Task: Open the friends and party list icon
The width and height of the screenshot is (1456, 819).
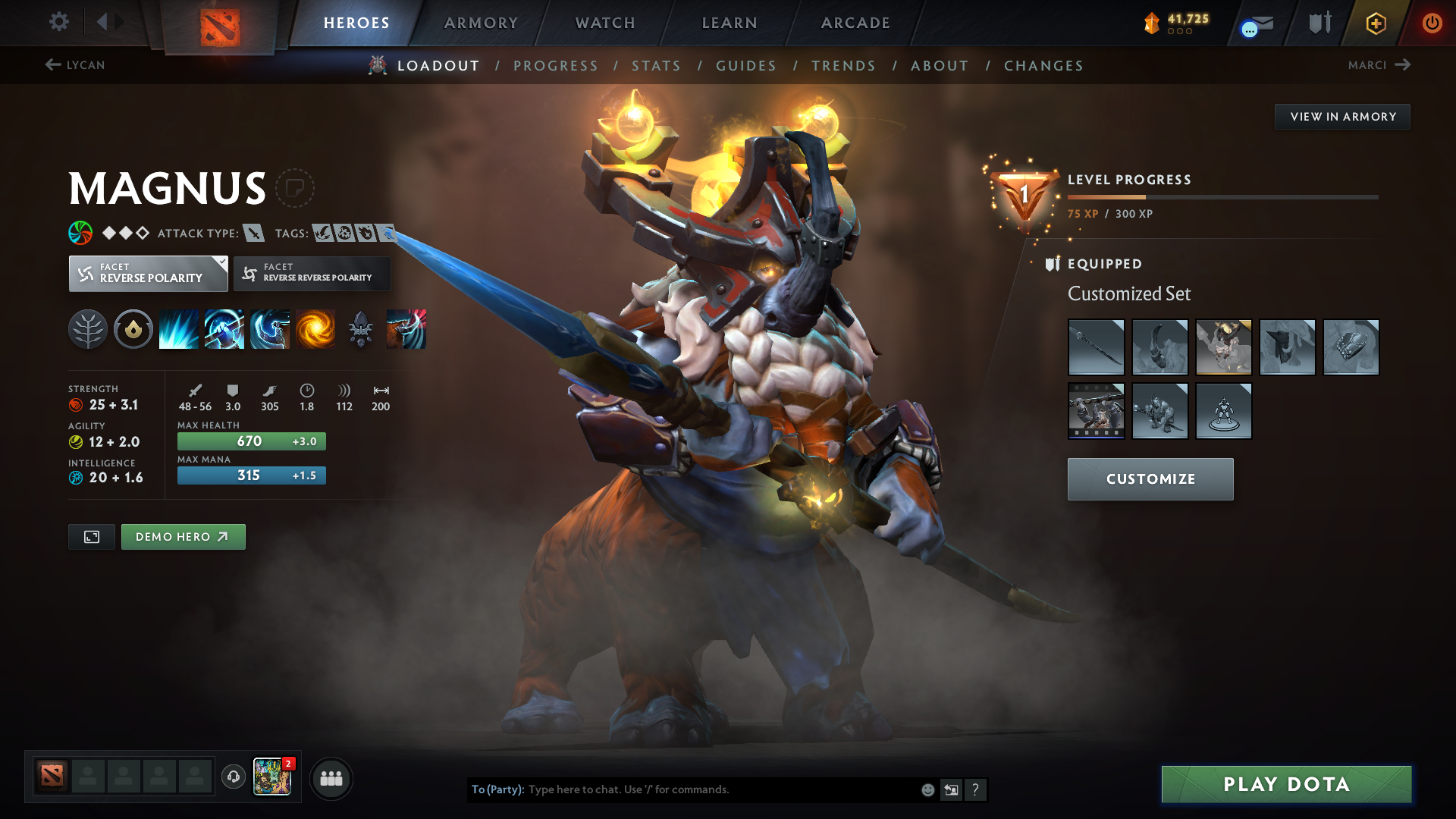Action: [331, 778]
